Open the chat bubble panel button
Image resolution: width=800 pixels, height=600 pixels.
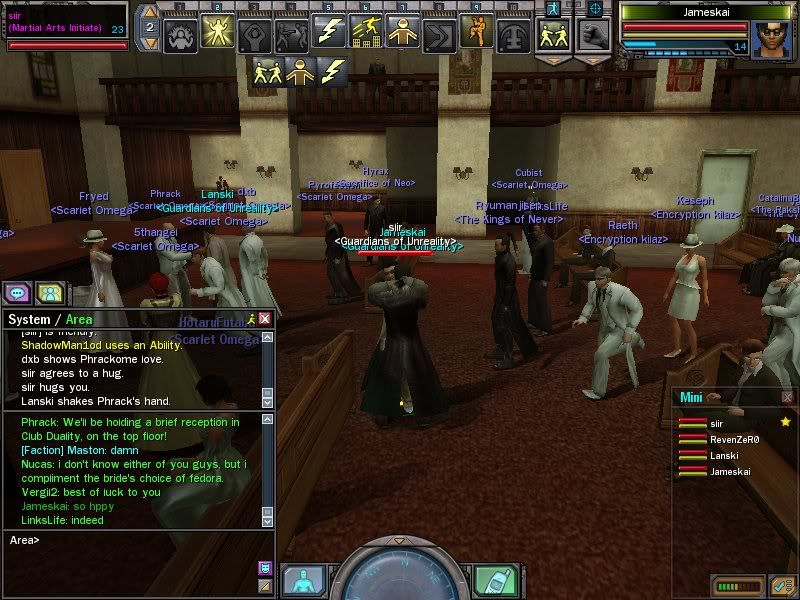tap(18, 293)
